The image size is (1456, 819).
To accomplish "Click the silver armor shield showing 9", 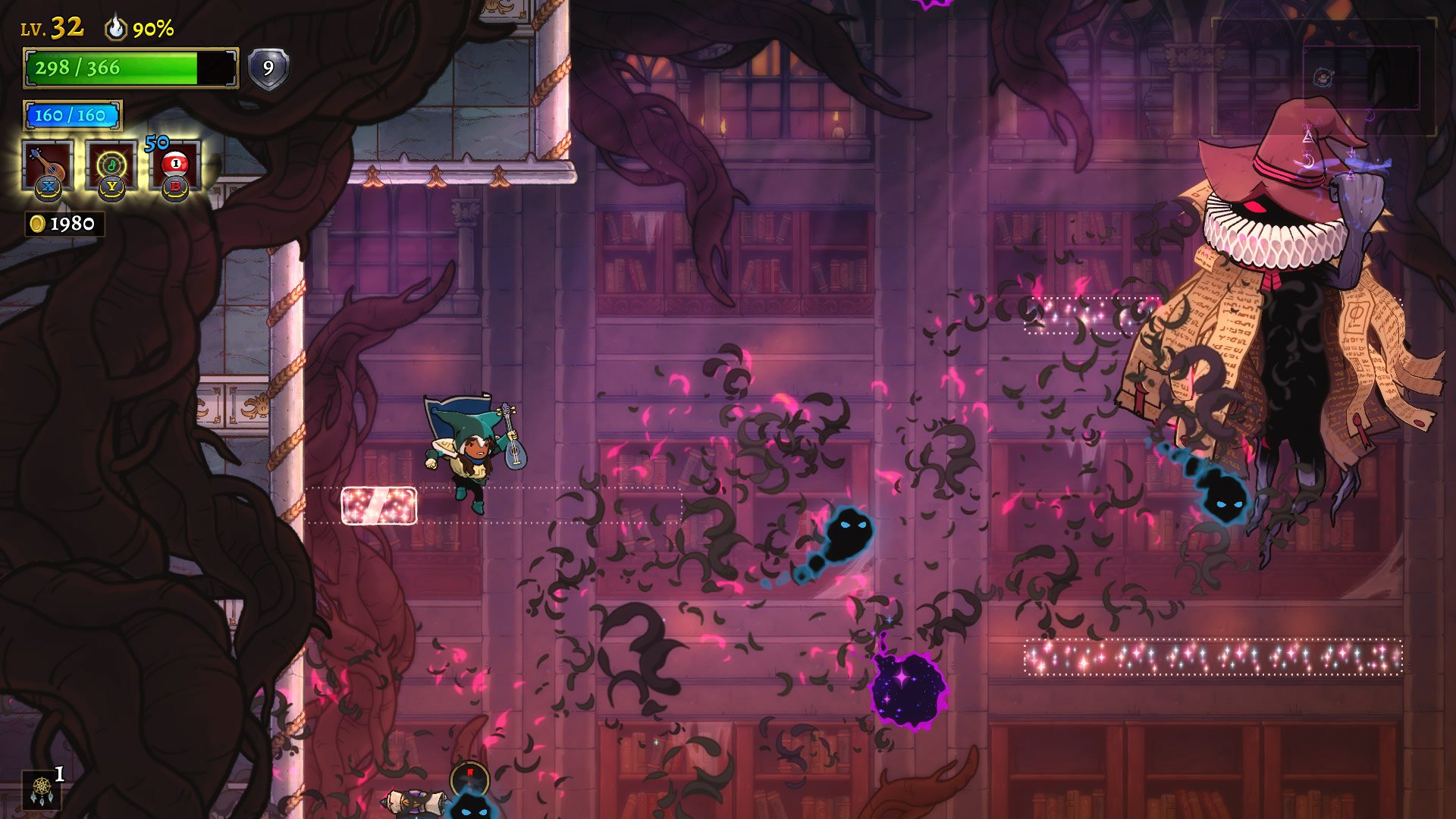I will tap(267, 70).
